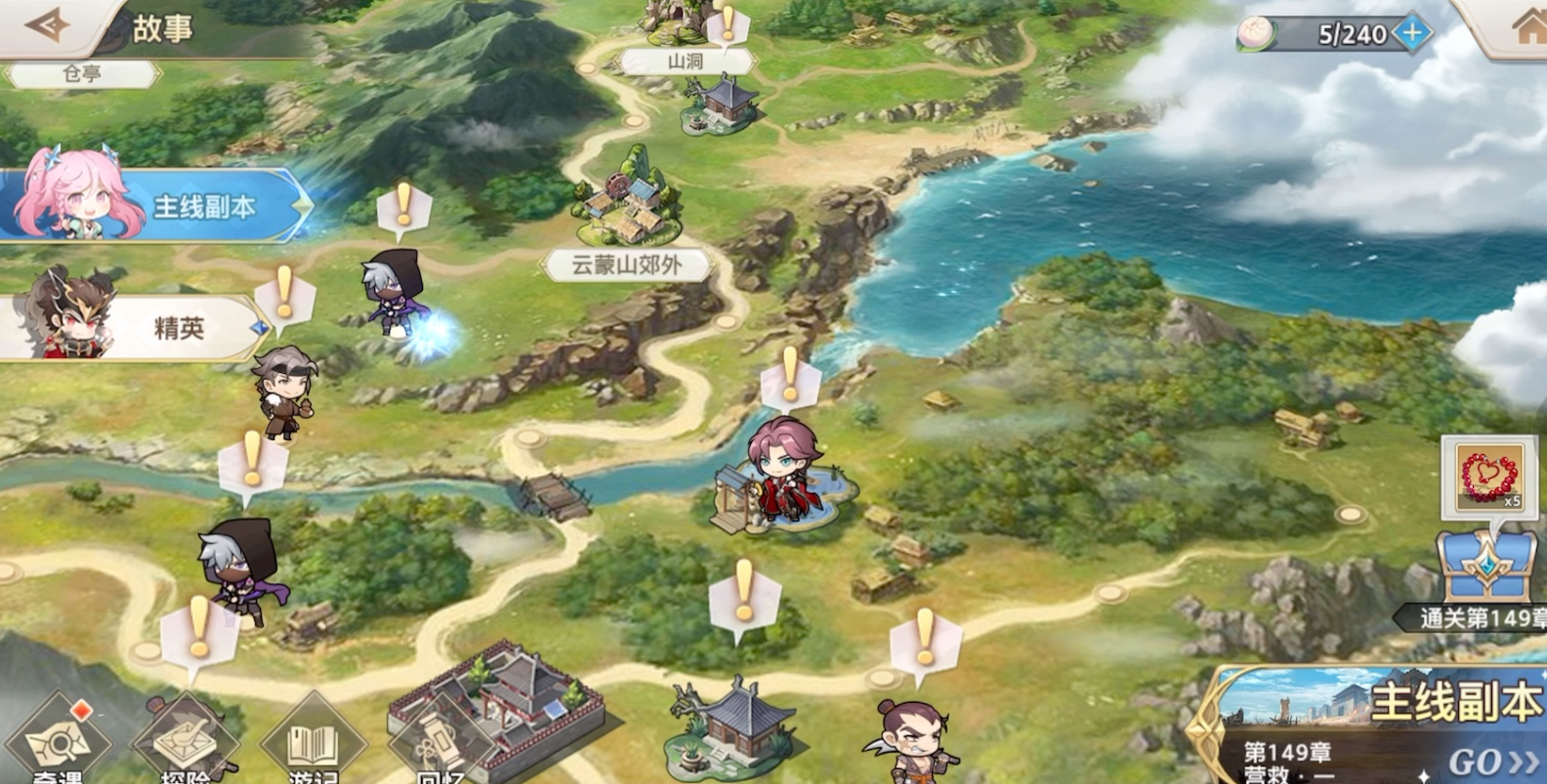The image size is (1547, 784).
Task: Open the 仓亭 region banner
Action: click(83, 72)
